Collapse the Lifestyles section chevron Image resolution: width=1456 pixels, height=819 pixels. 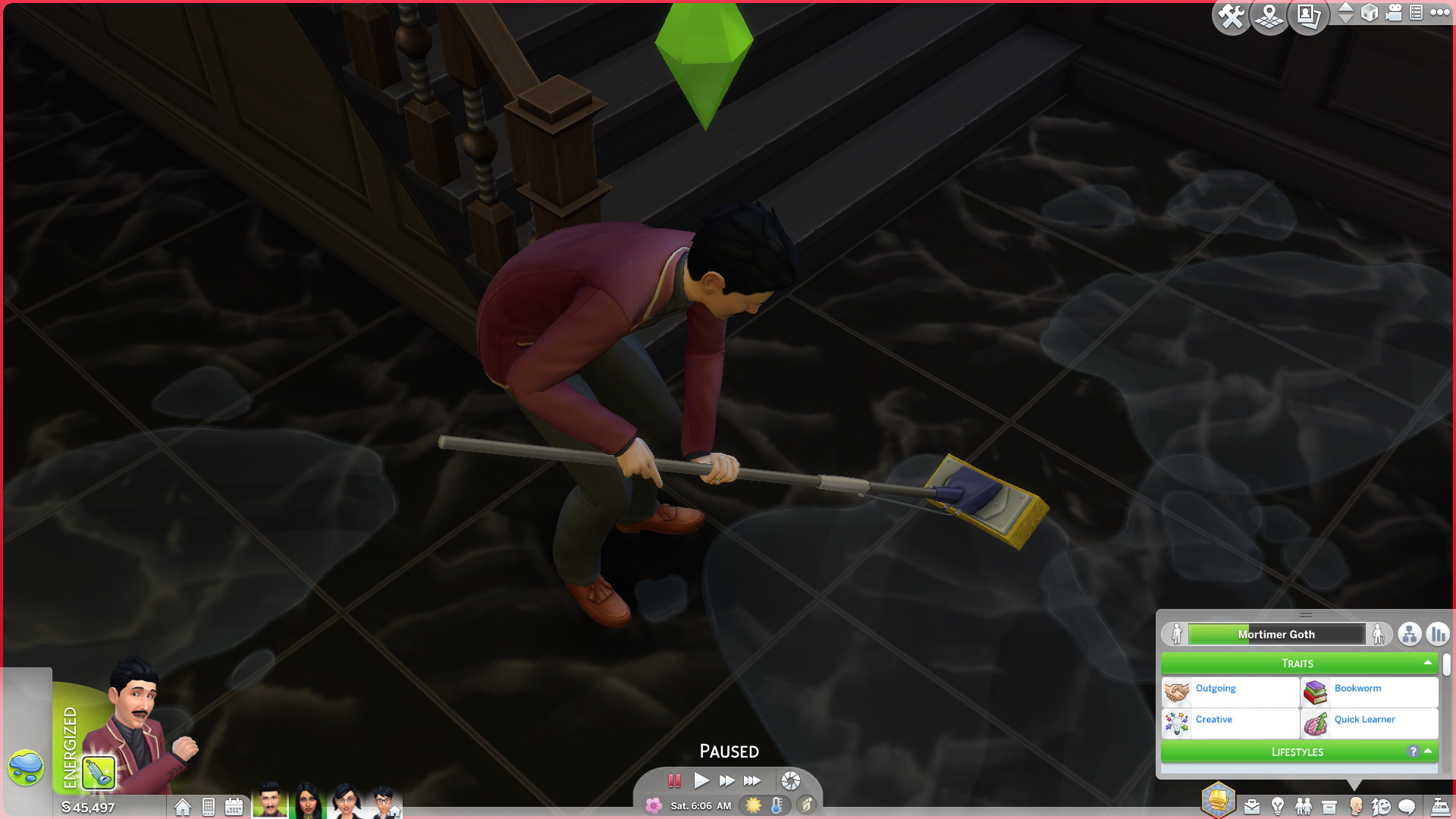click(x=1429, y=752)
